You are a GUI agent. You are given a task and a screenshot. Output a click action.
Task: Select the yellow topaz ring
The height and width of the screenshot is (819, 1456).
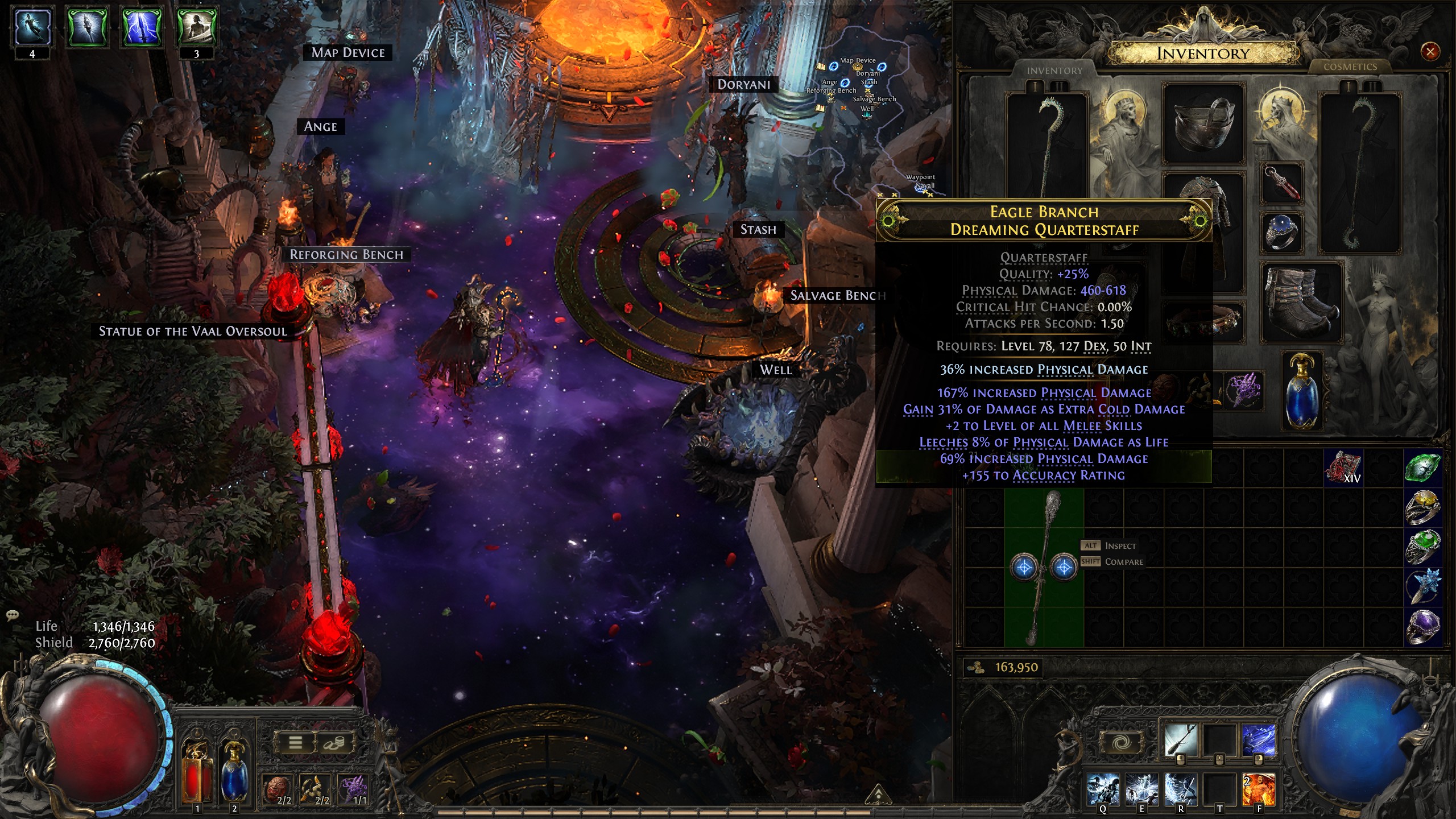tap(1422, 506)
